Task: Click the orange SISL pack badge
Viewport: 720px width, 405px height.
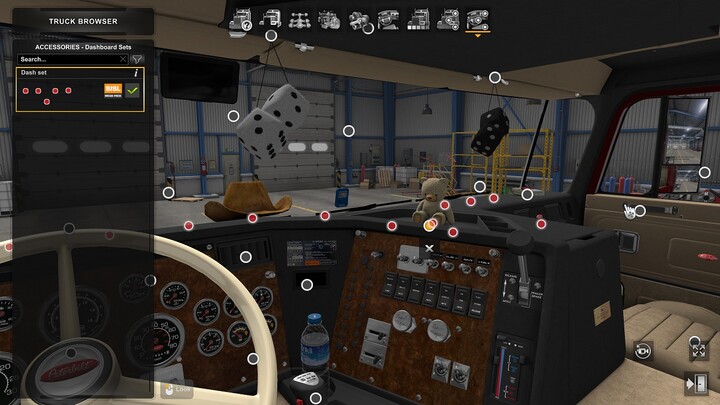Action: [112, 90]
